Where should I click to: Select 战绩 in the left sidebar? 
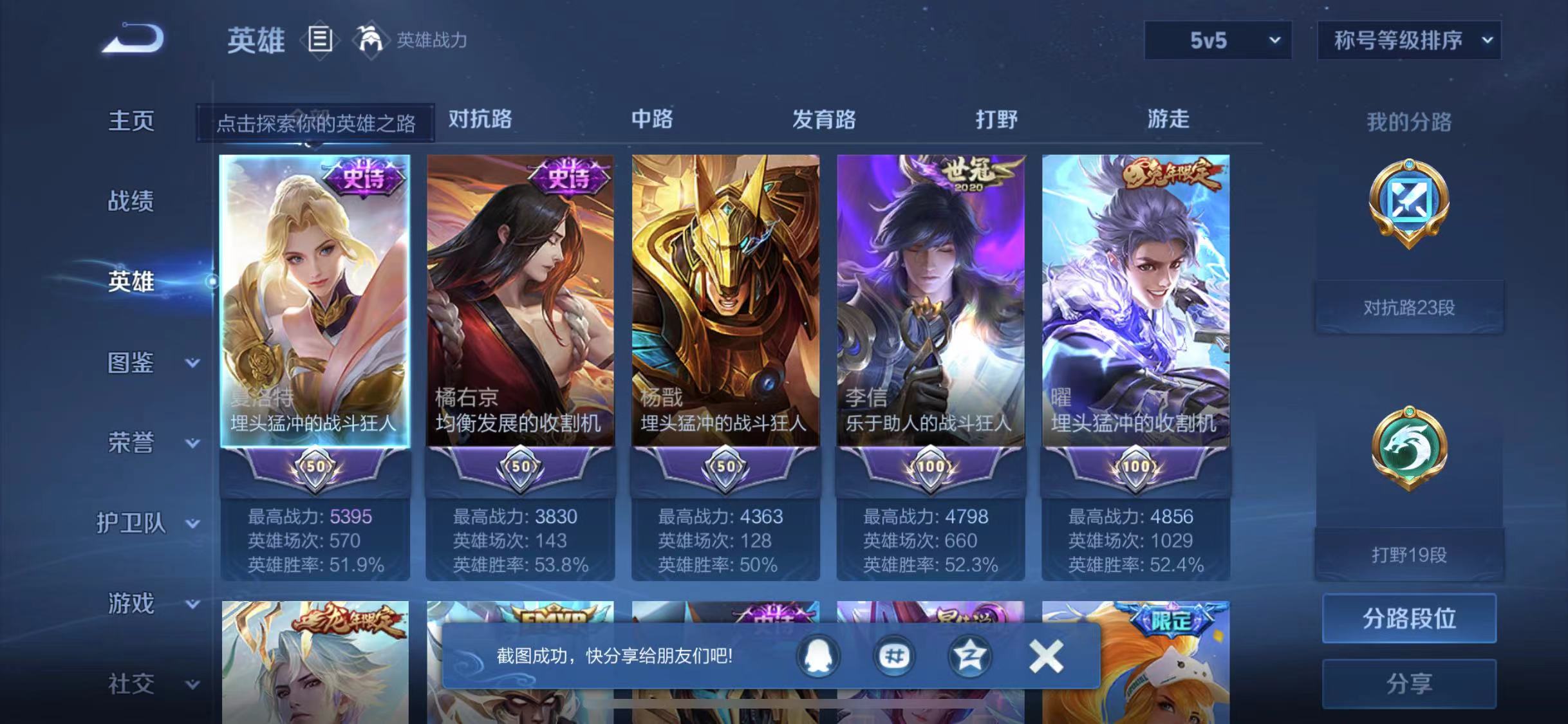pos(131,201)
